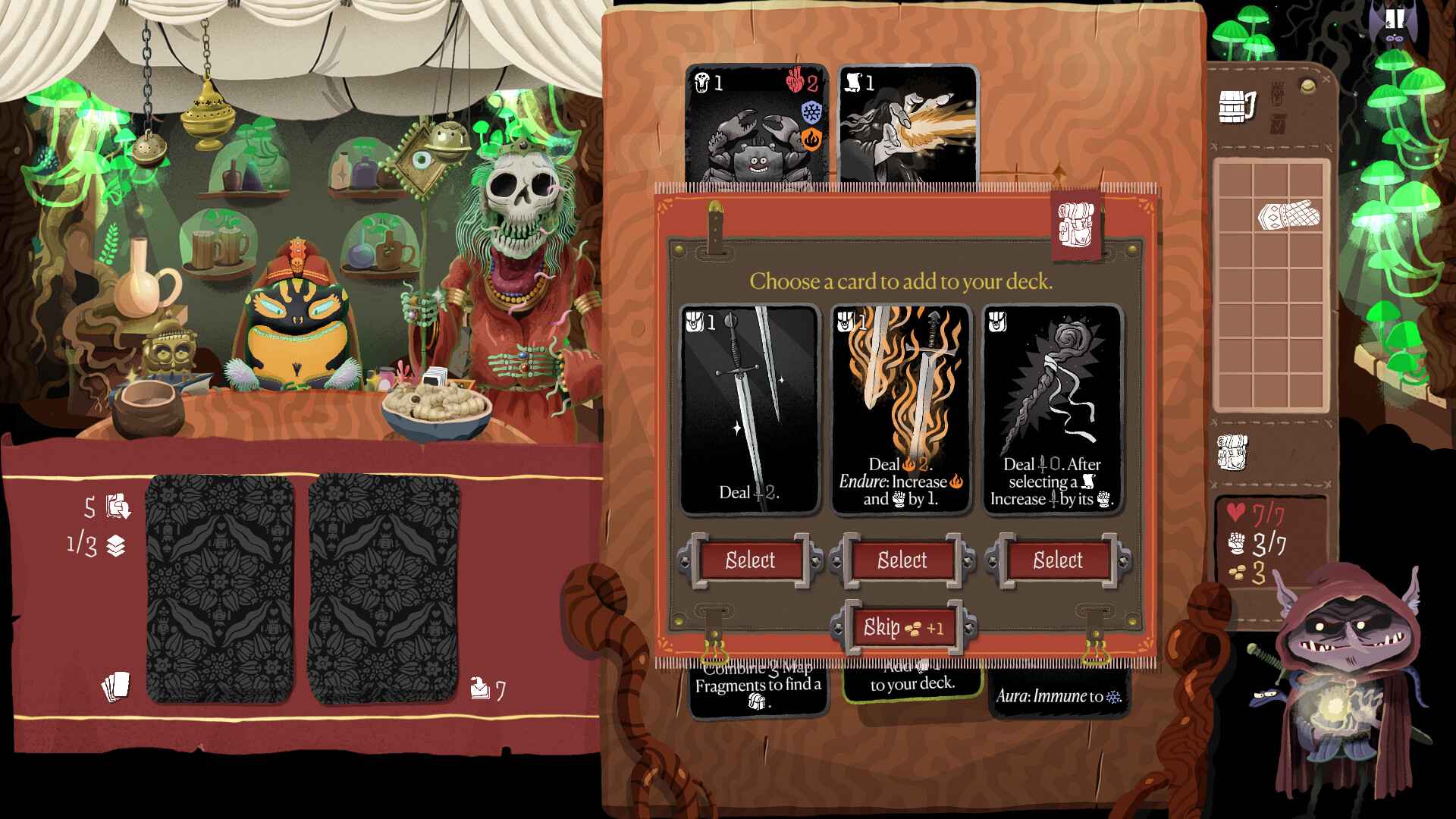Screen dimensions: 1456x819
Task: Click the crab card at the top
Action: coord(753,125)
